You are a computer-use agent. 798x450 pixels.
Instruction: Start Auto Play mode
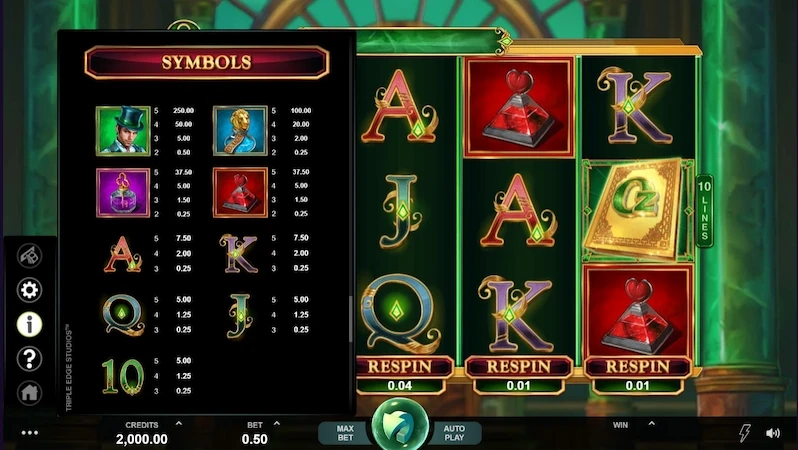[453, 433]
